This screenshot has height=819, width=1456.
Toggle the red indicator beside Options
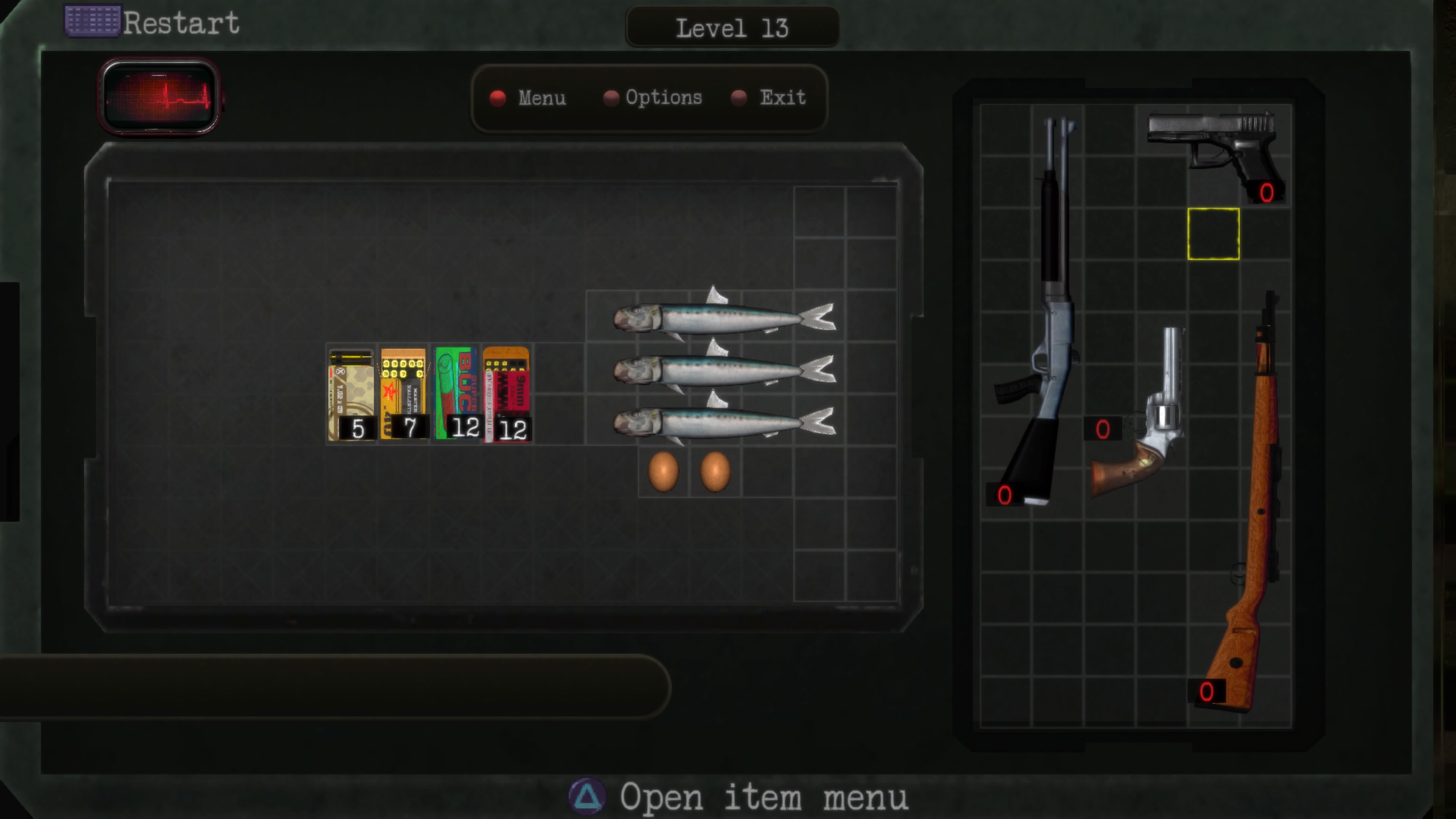[611, 98]
